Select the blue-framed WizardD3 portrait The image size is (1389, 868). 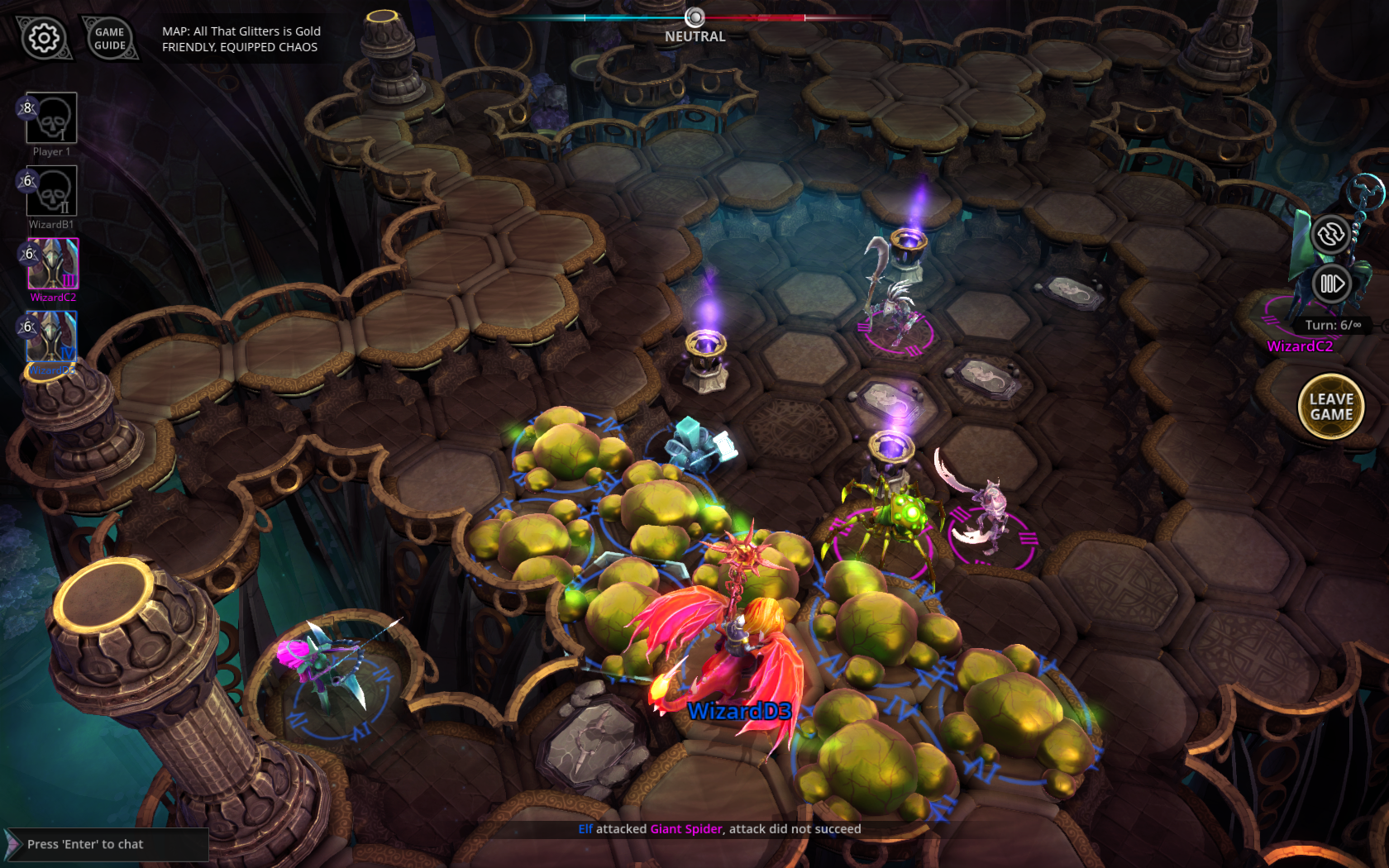(x=52, y=336)
